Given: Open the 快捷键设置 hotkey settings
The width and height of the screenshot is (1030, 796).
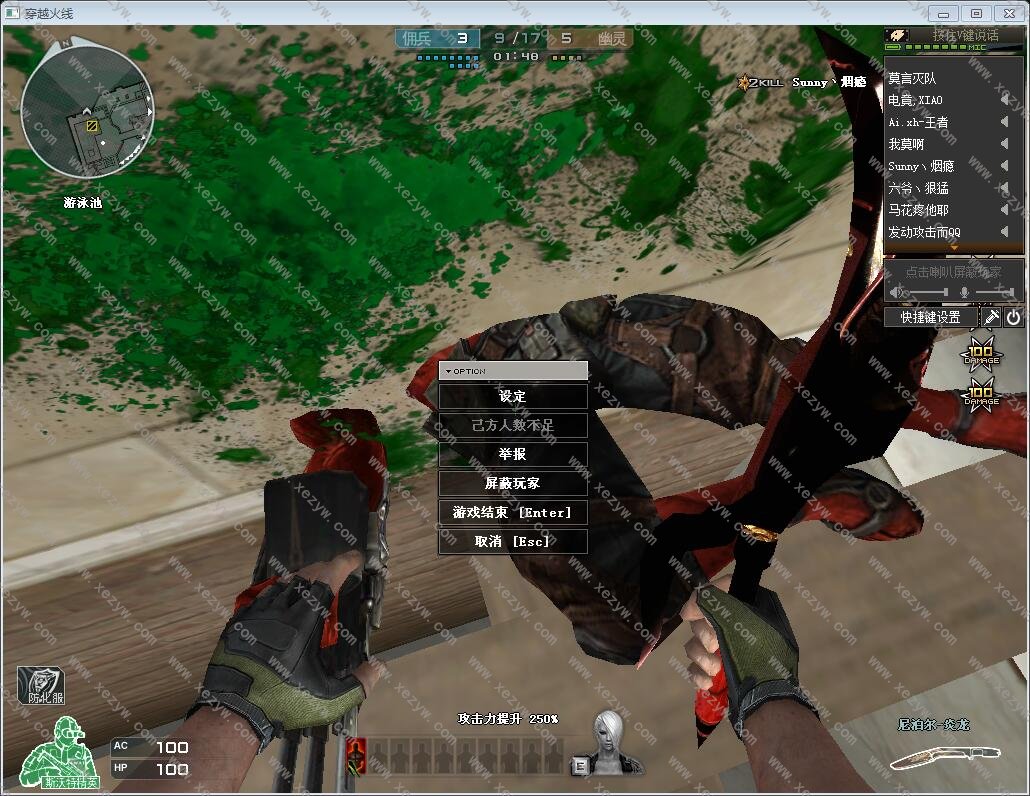Looking at the screenshot, I should [x=930, y=317].
